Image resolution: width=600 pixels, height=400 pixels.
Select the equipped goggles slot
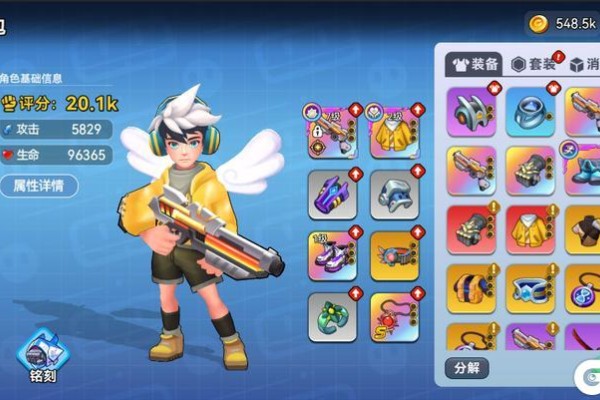tap(393, 254)
